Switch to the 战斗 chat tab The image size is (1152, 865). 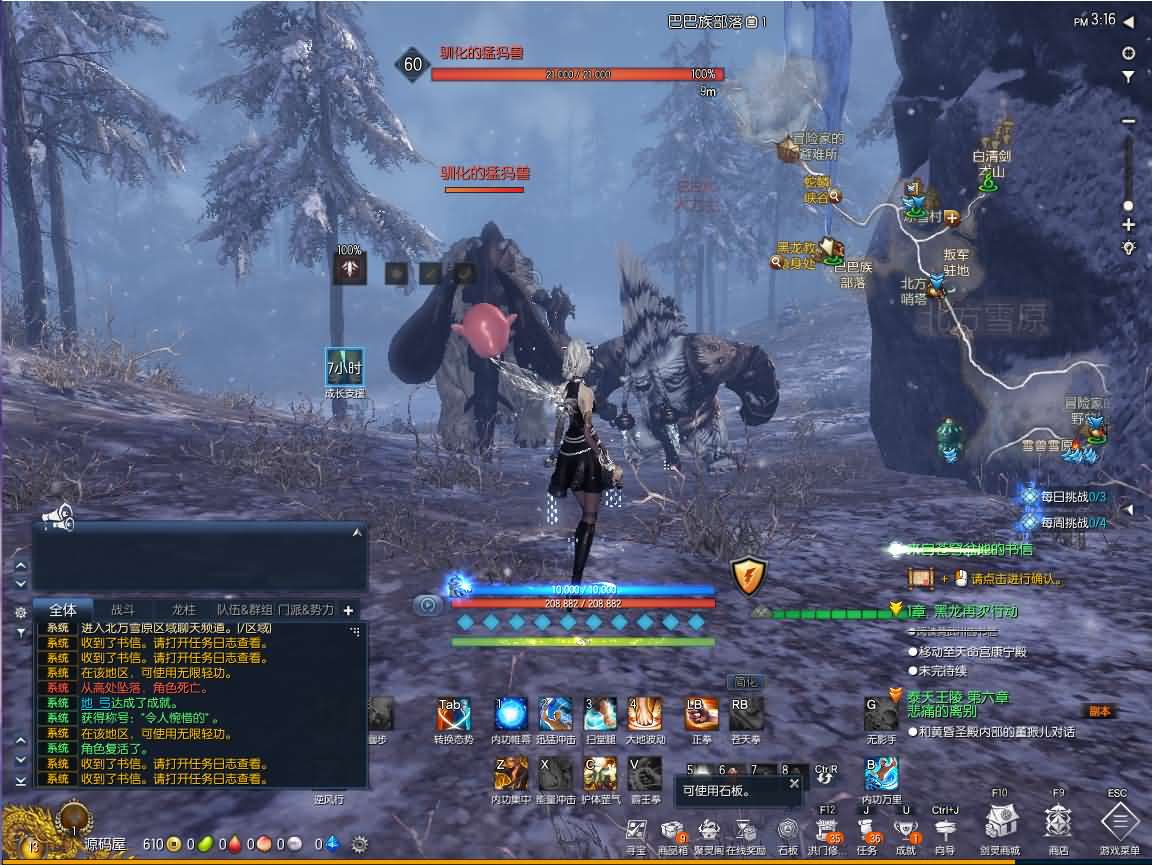pyautogui.click(x=122, y=609)
